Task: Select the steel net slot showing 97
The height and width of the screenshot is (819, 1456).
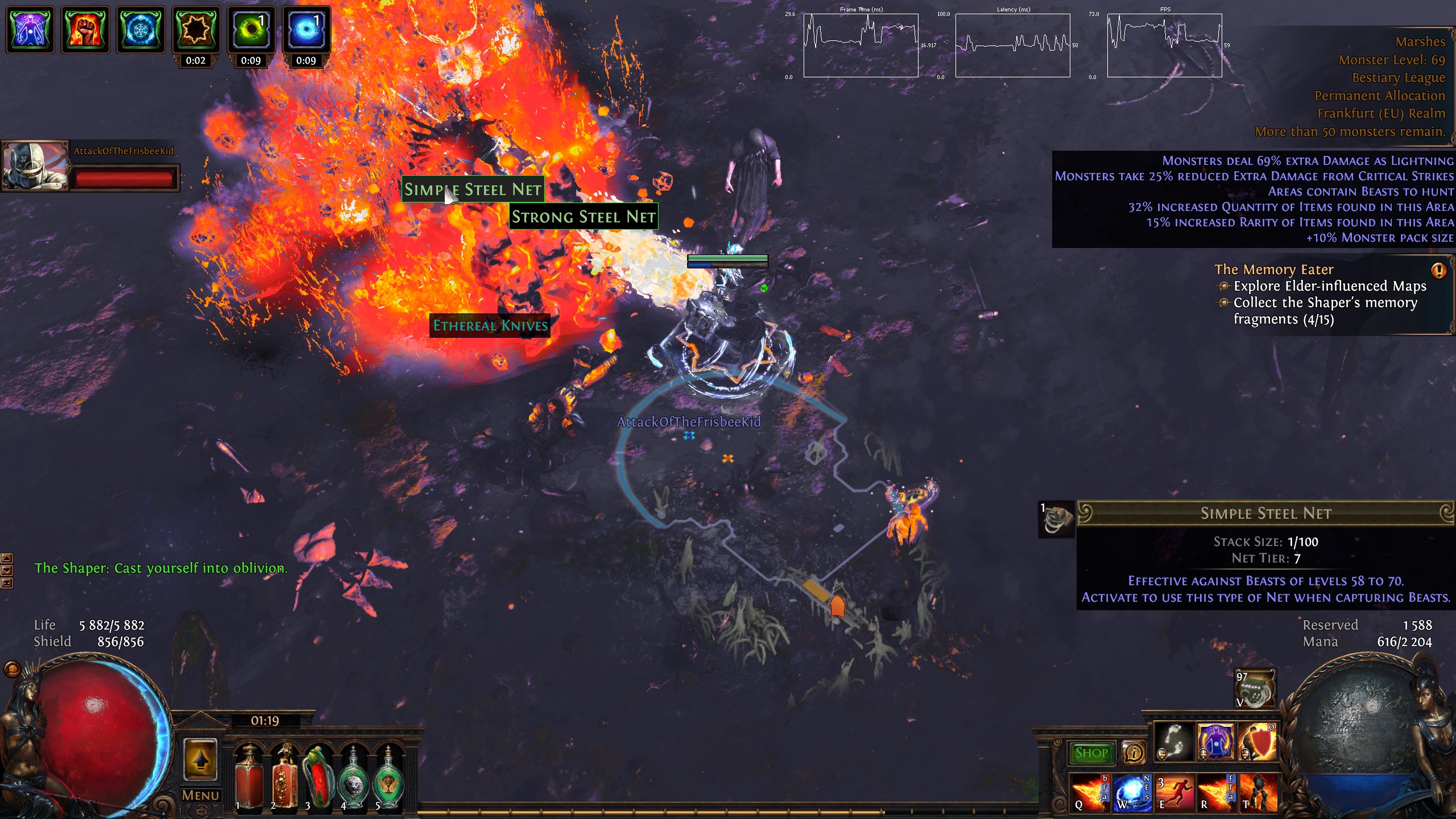Action: [1255, 689]
